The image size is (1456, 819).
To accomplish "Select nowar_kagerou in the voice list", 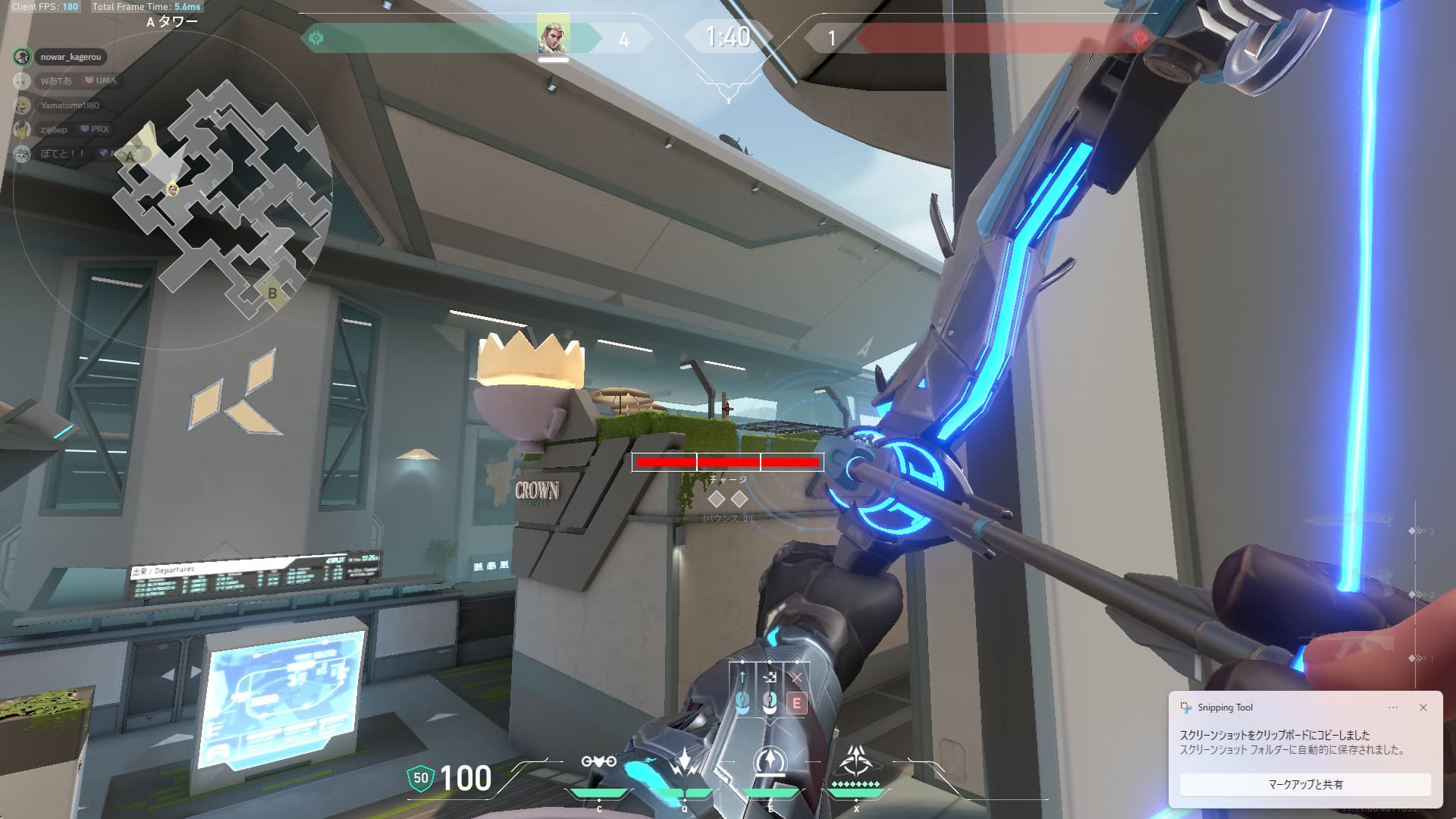I will [70, 57].
